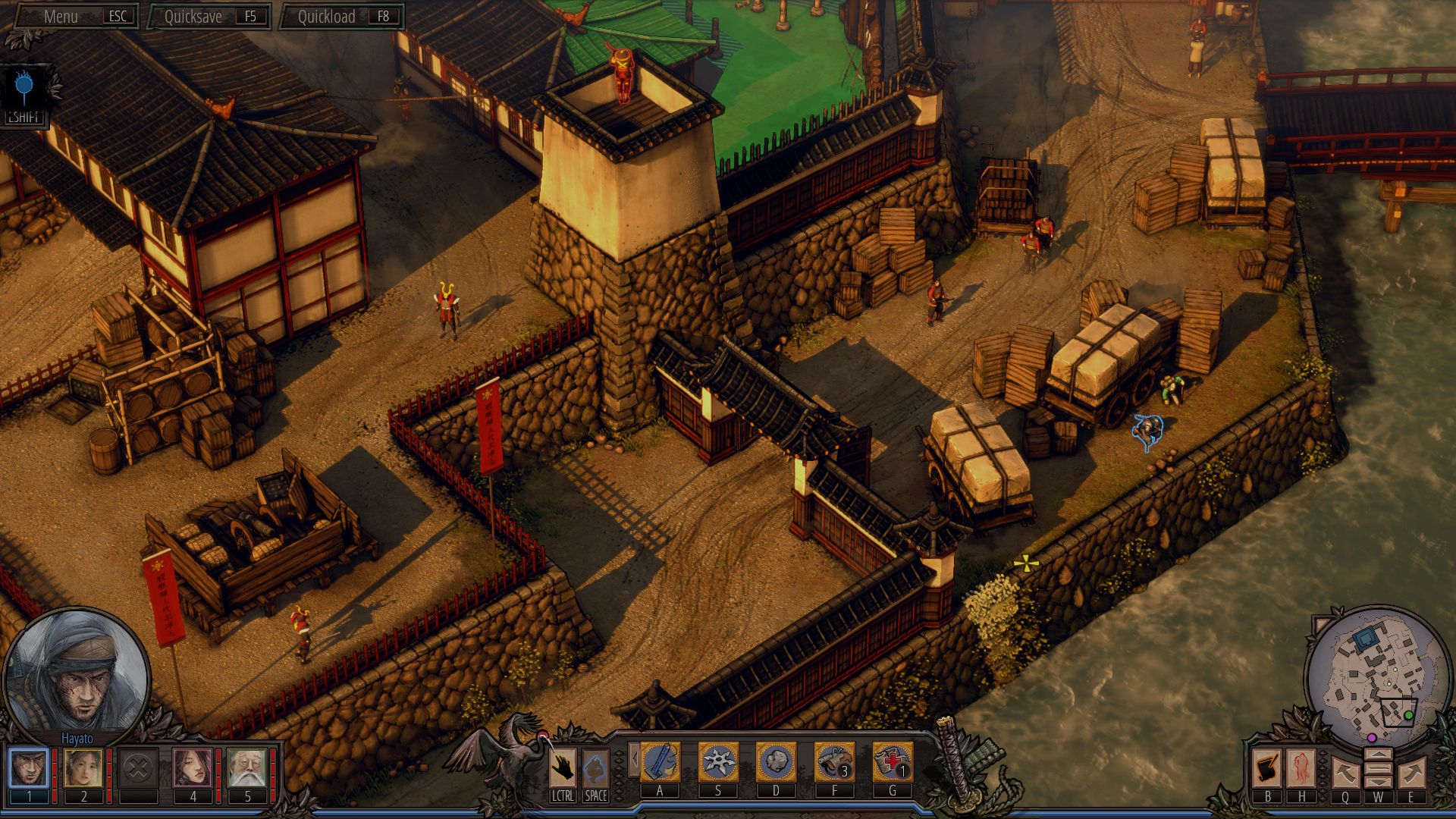Toggle the blue shadow mode icon
The image size is (1456, 819).
[x=24, y=89]
